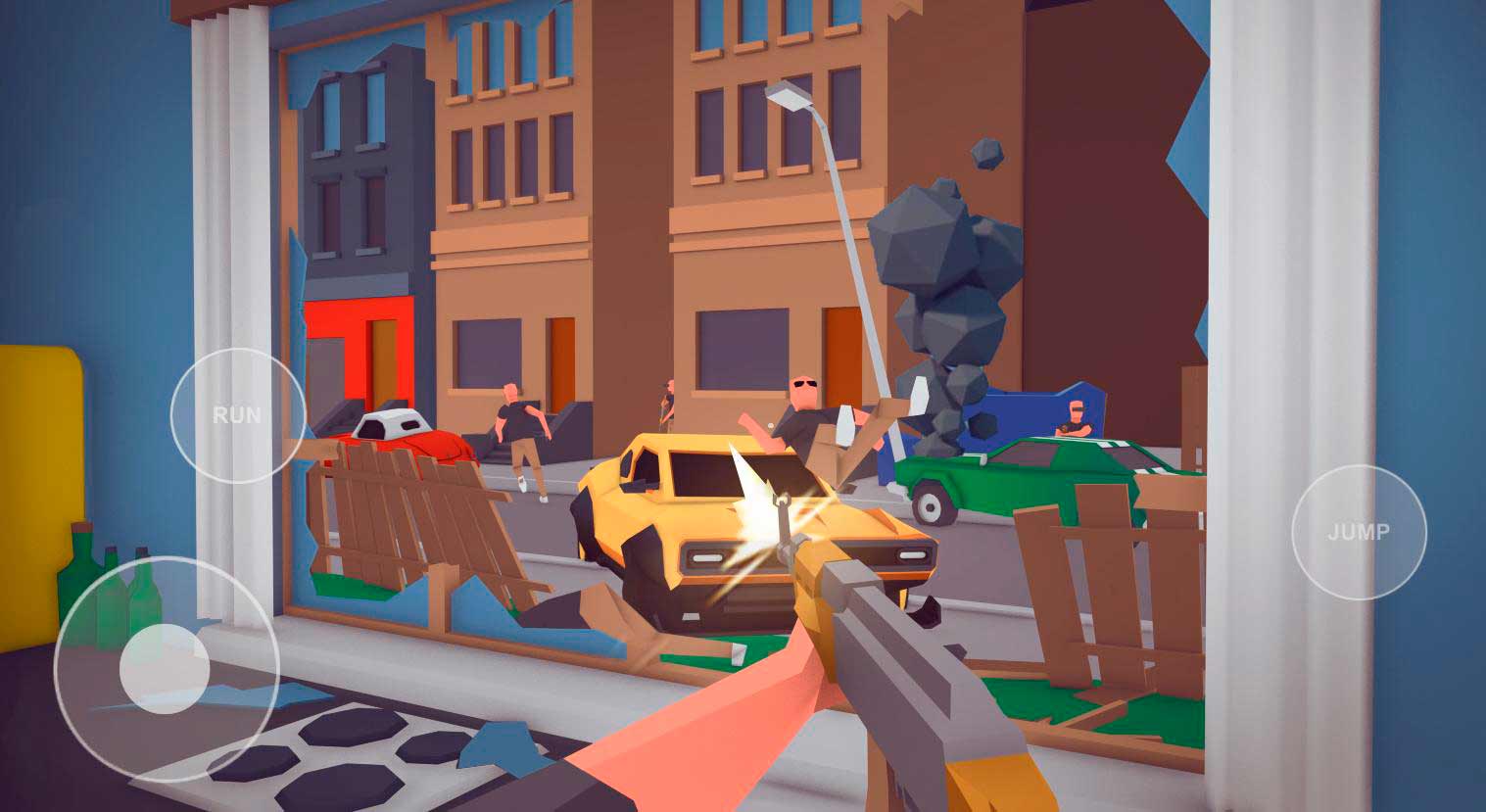Screen dimensions: 1486x812
Task: Tap the JUMP button
Action: pos(1359,532)
